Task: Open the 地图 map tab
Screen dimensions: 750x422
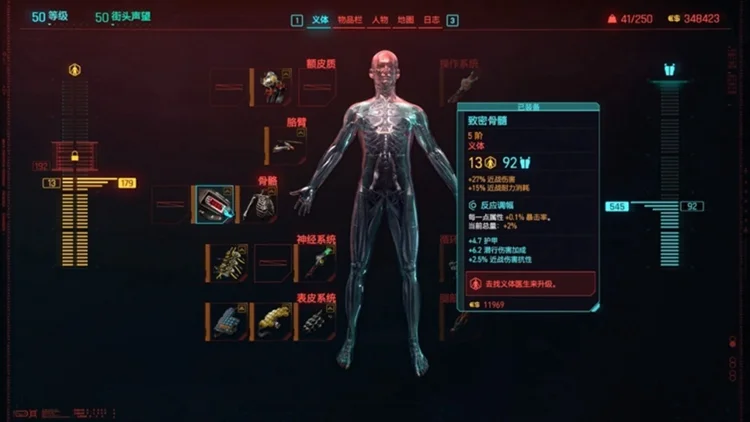Action: (405, 20)
